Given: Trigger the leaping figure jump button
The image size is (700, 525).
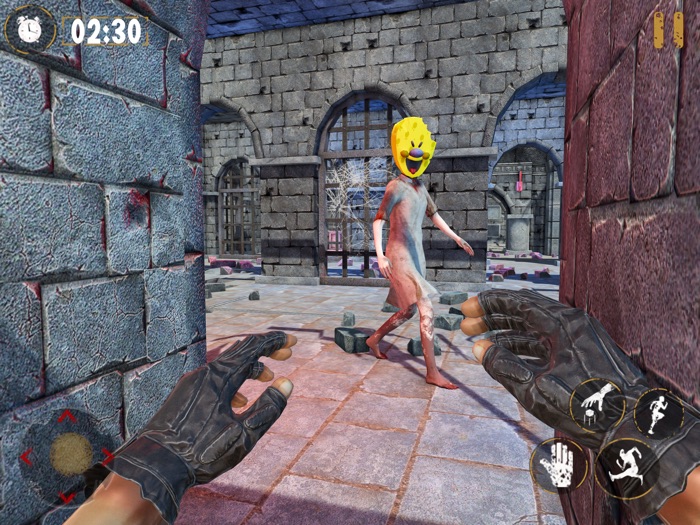Looking at the screenshot, I should tap(627, 468).
